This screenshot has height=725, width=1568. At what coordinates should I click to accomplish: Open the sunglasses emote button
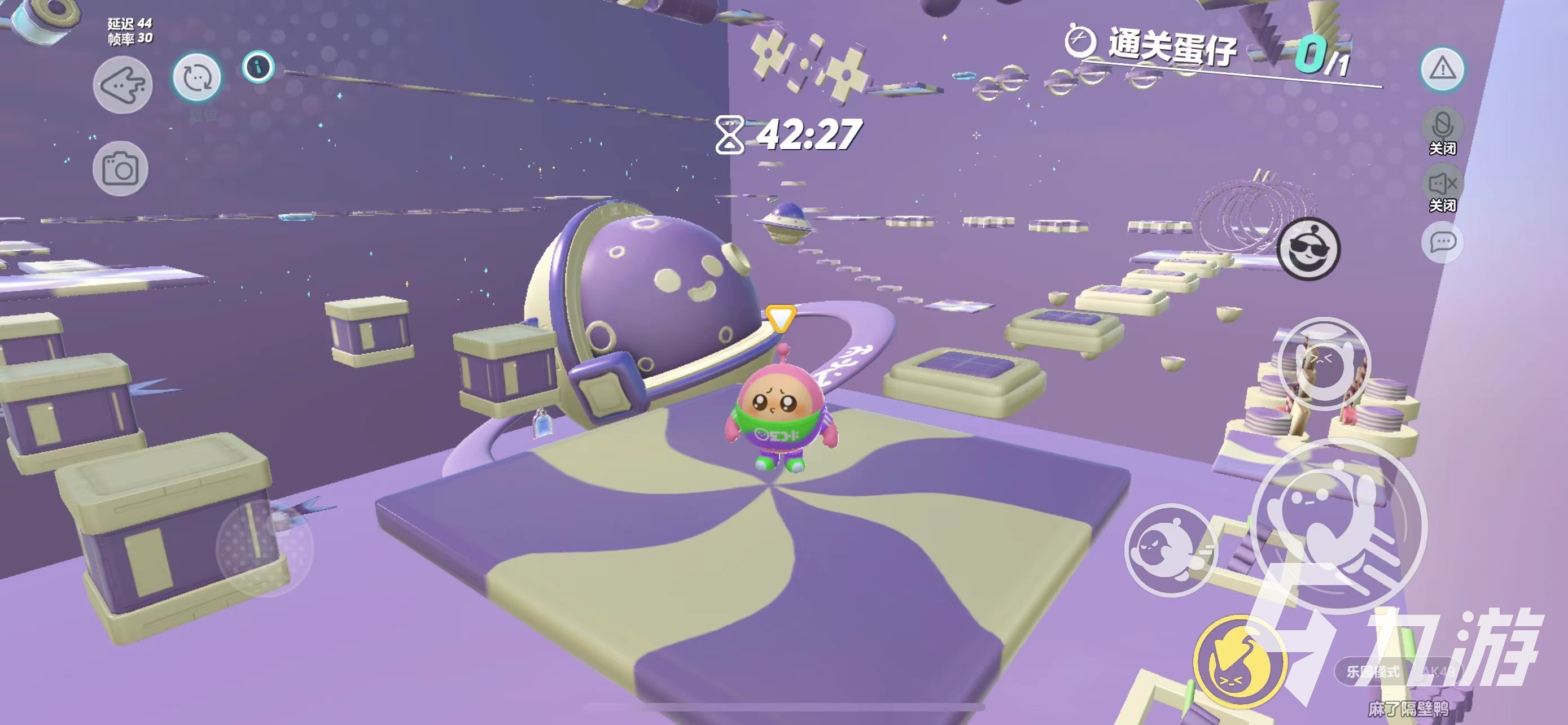pyautogui.click(x=1308, y=248)
